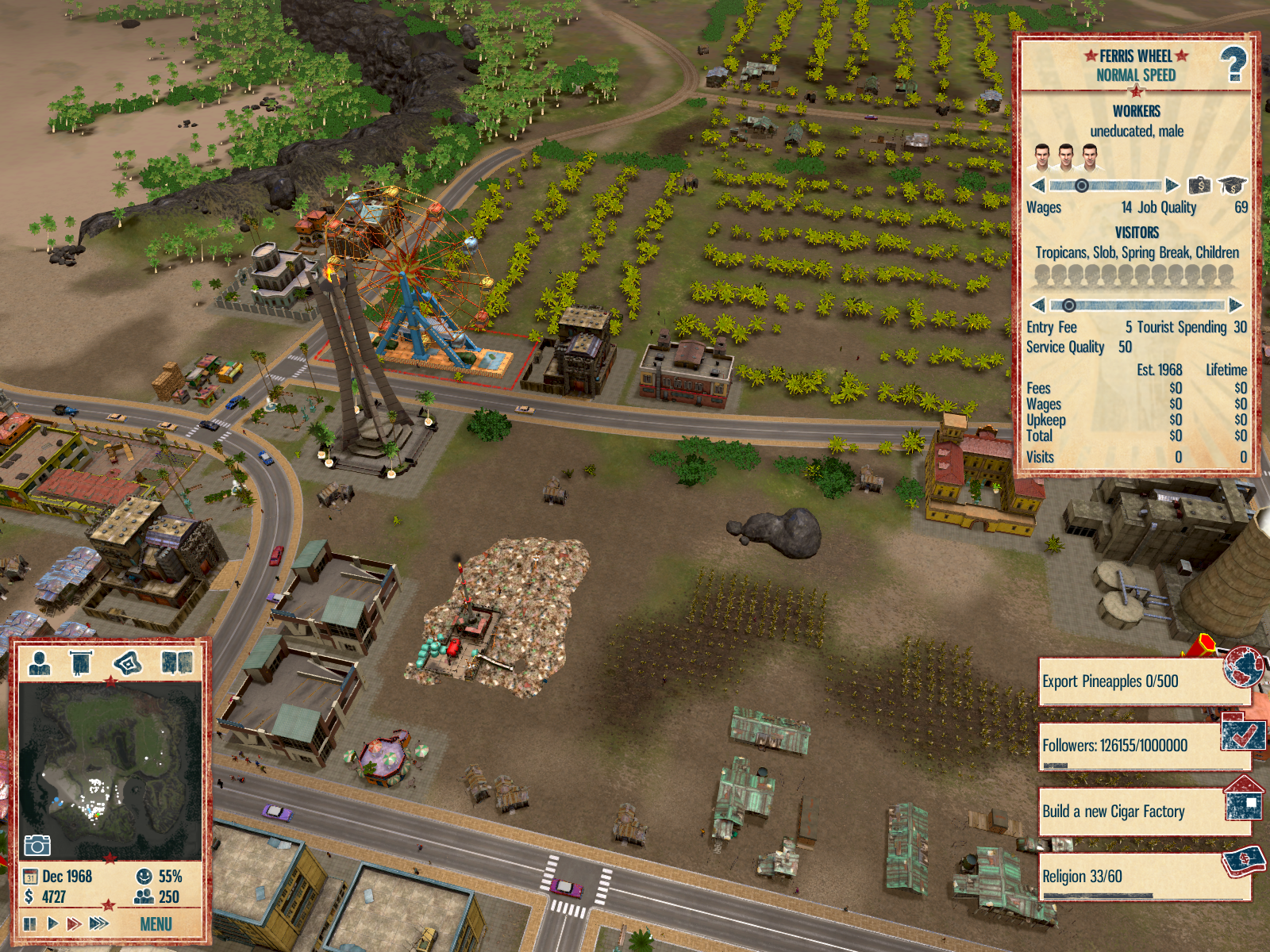Click the briefcase icon next to wages
Image resolution: width=1270 pixels, height=952 pixels.
coord(1199,186)
